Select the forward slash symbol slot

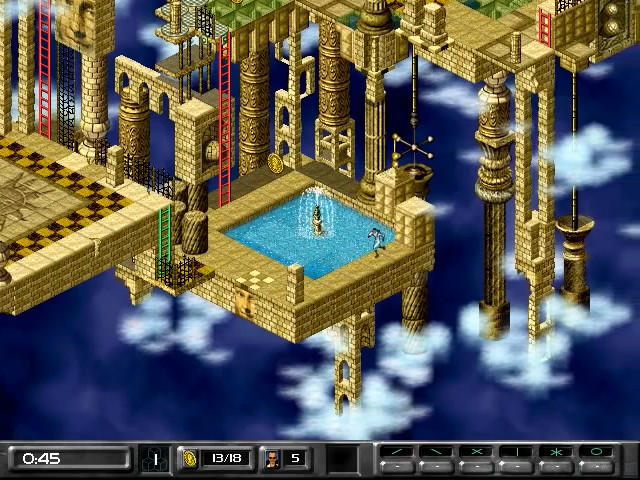[x=397, y=452]
